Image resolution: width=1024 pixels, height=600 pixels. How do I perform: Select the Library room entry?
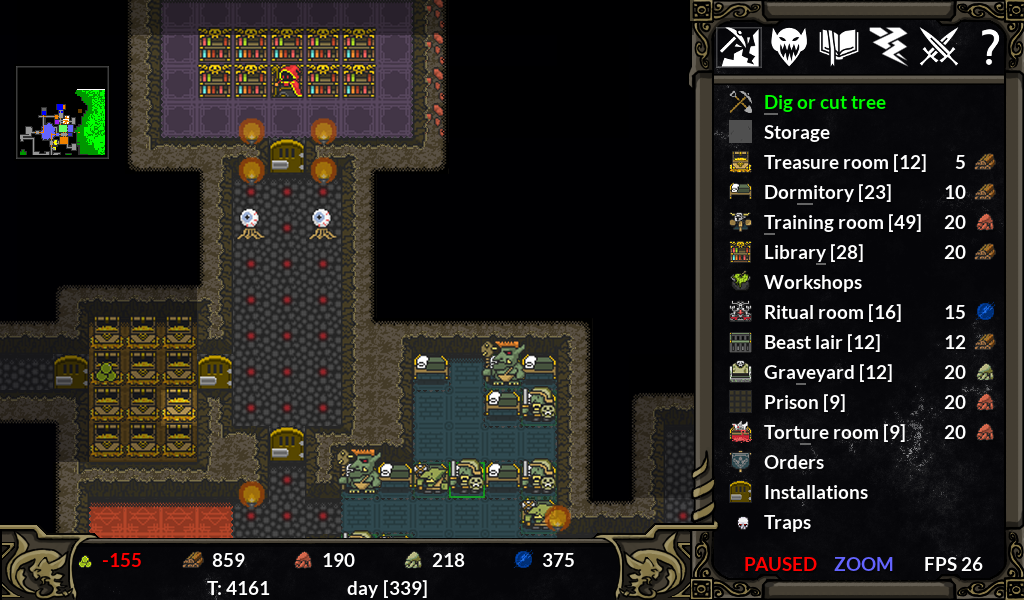pyautogui.click(x=813, y=252)
